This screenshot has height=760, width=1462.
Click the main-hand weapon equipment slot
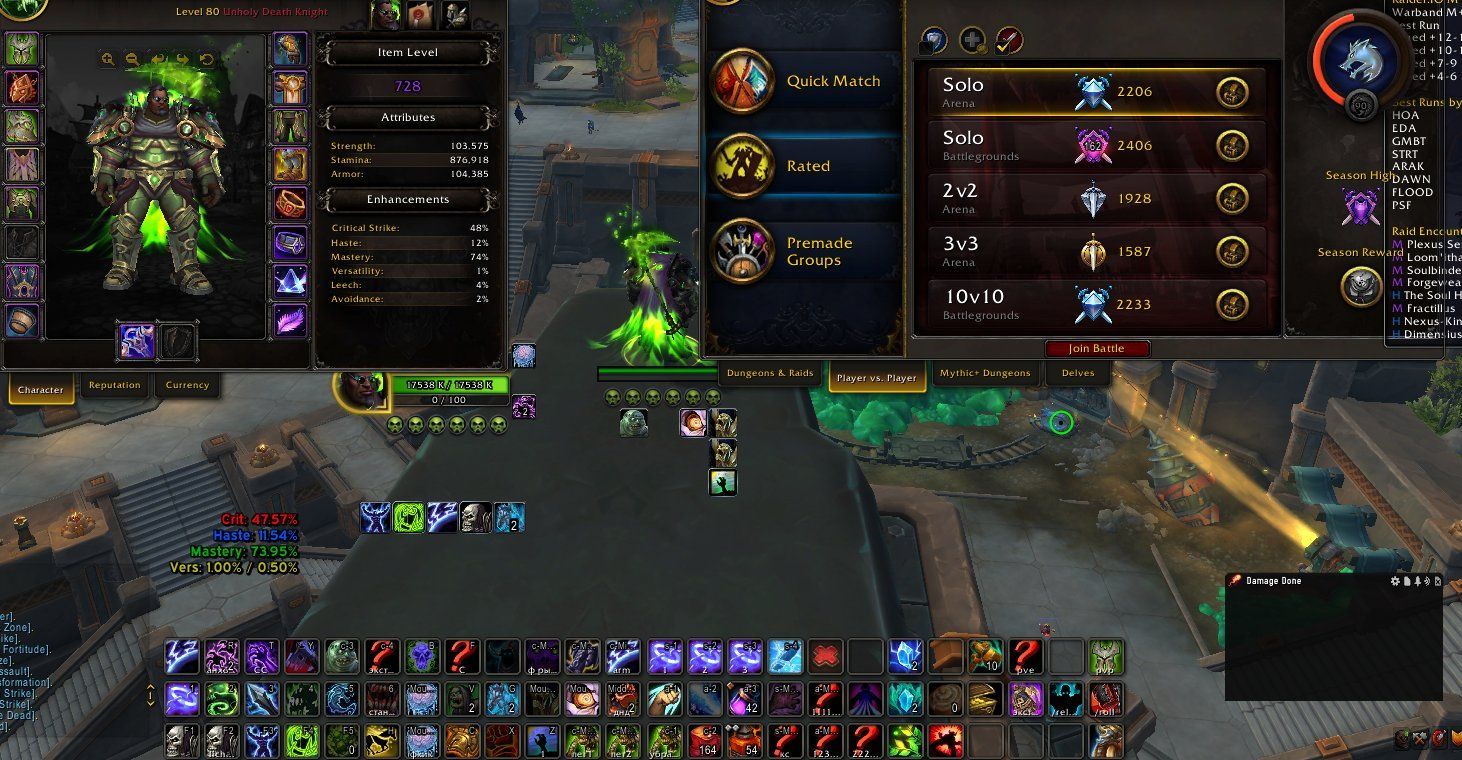point(137,342)
